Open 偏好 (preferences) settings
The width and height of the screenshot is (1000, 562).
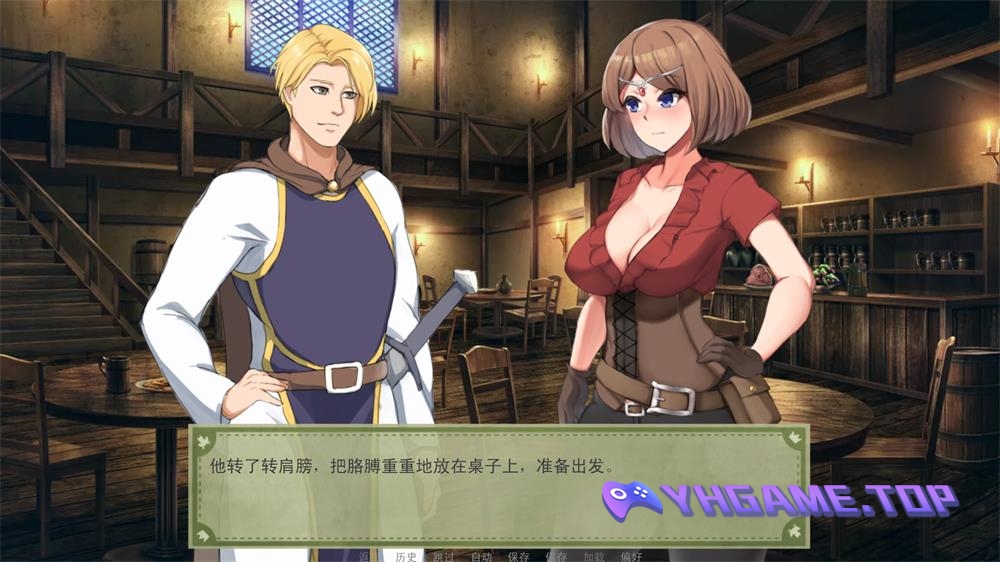(631, 556)
